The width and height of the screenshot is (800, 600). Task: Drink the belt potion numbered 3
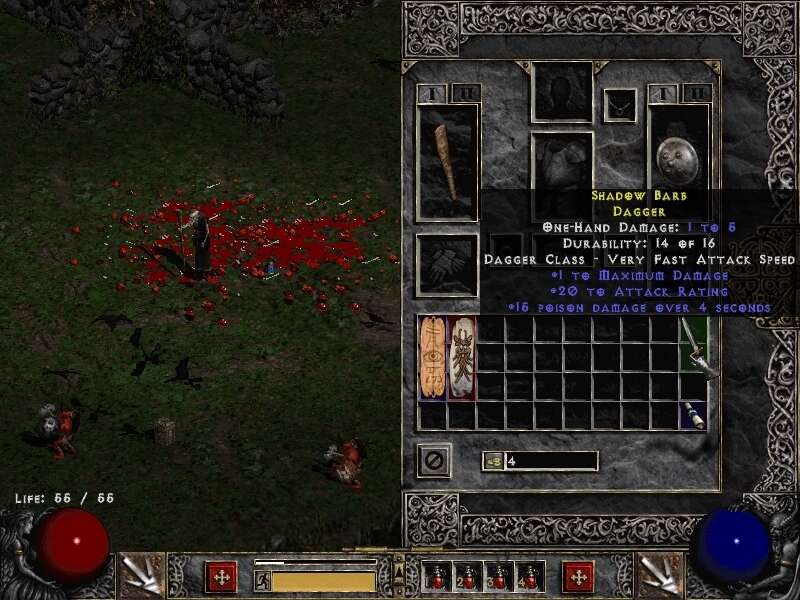coord(499,577)
